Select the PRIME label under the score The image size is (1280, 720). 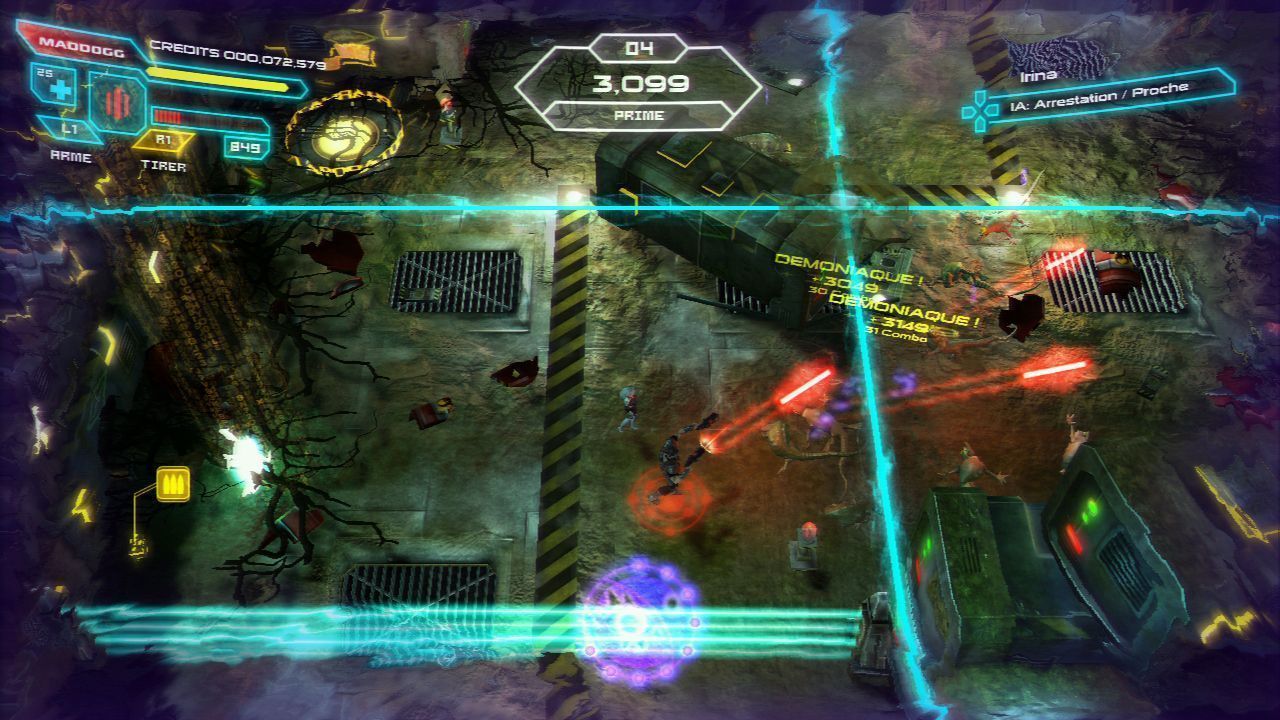(x=640, y=114)
